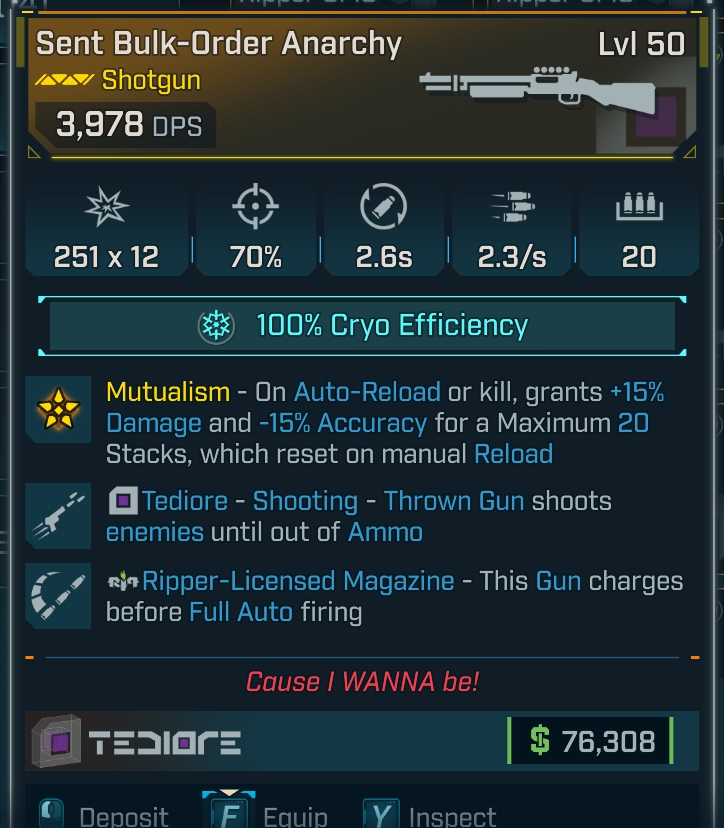Choose the Deposit action label
Screen dimensions: 724x828
click(x=124, y=815)
